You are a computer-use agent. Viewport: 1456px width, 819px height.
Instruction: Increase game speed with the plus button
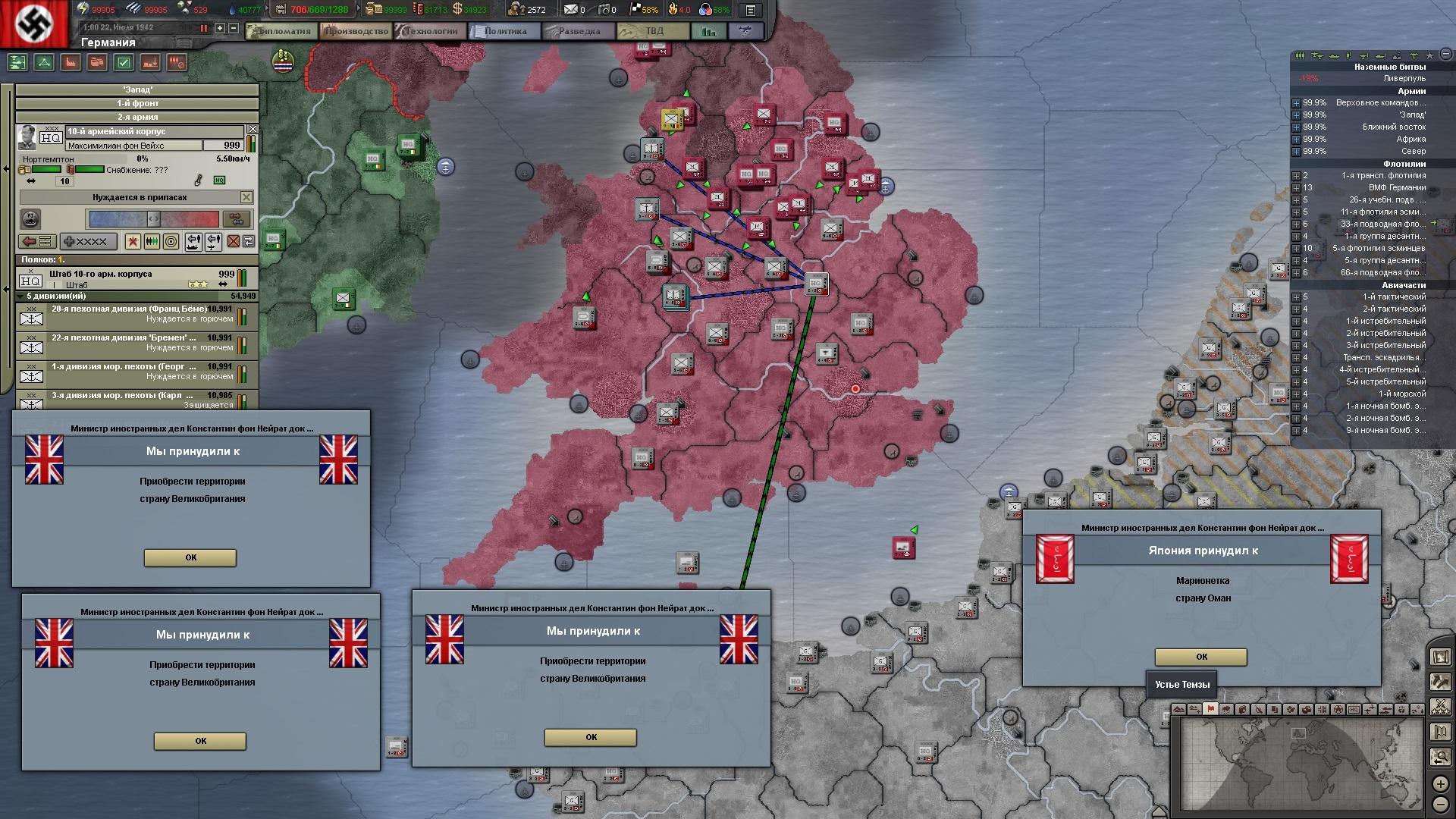pos(220,28)
